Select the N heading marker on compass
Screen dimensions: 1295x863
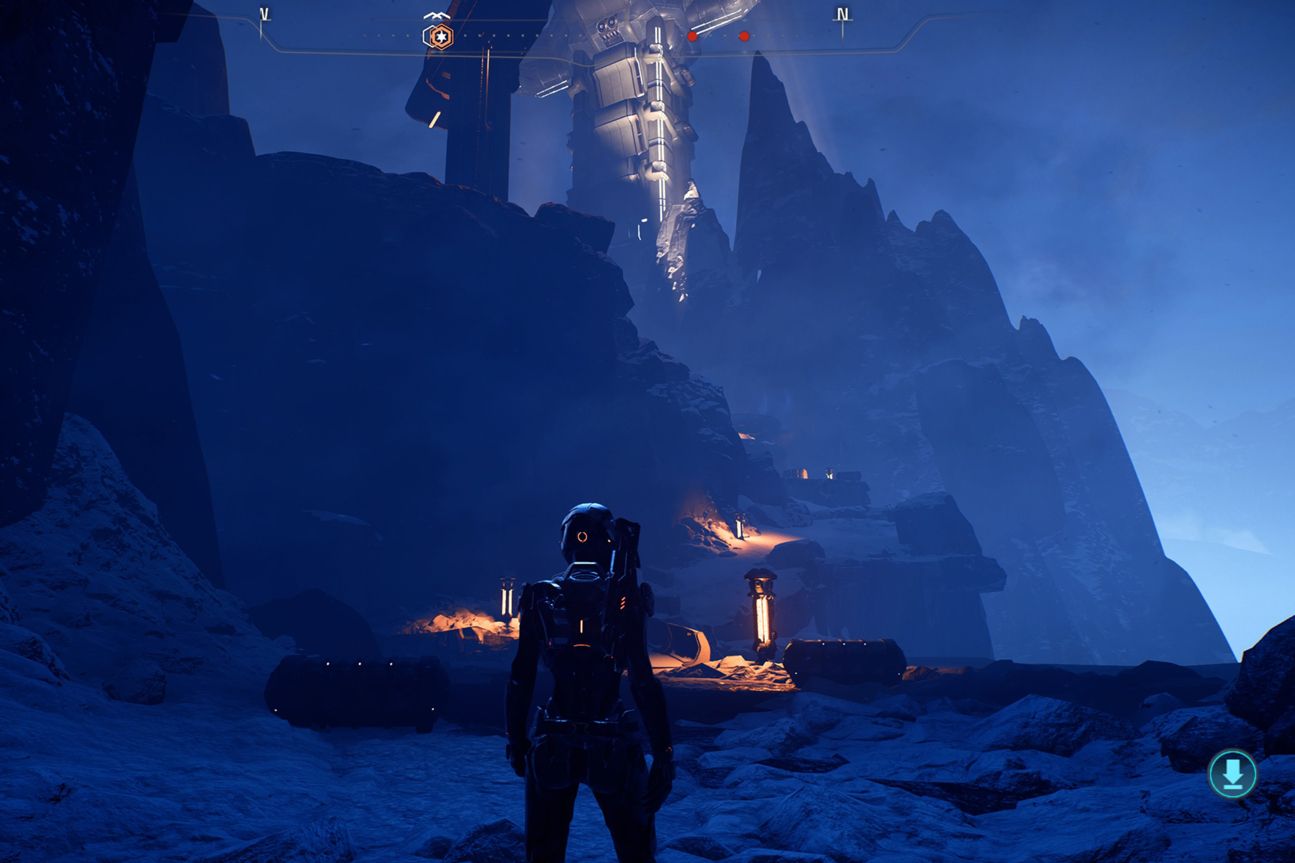[x=843, y=15]
